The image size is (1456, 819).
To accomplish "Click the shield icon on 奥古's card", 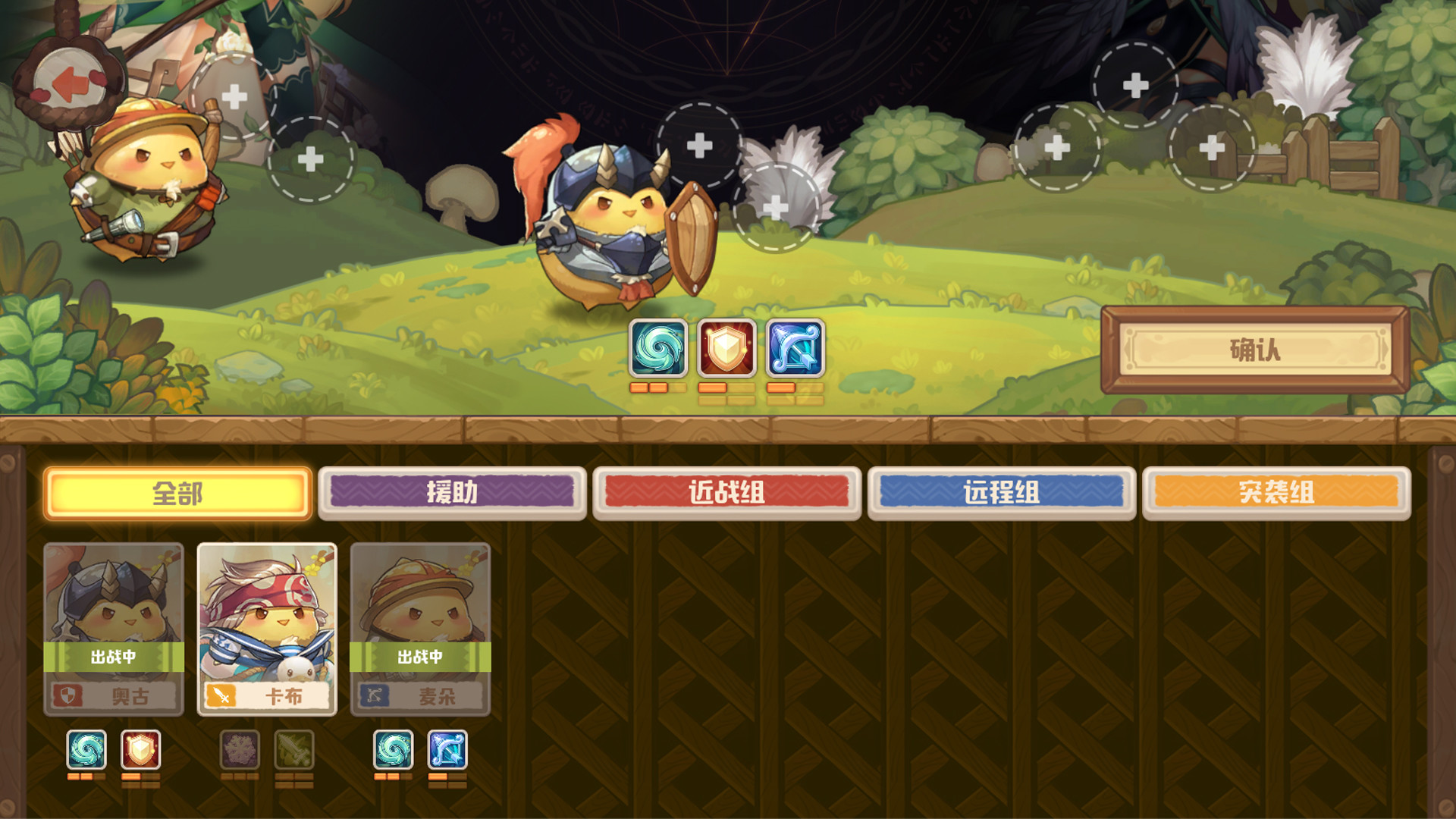I will tap(67, 697).
